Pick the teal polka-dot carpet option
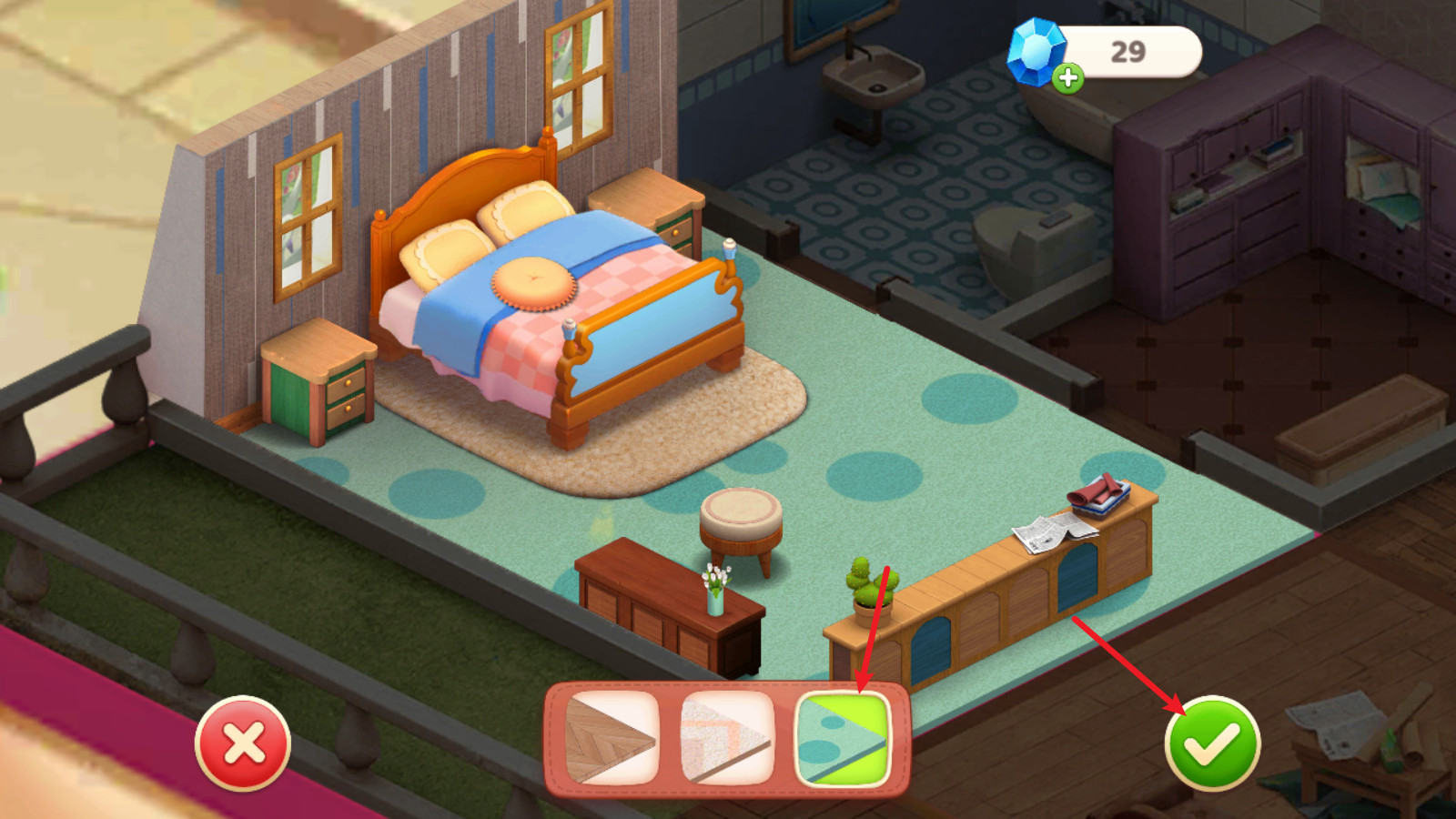The height and width of the screenshot is (819, 1456). click(x=842, y=738)
